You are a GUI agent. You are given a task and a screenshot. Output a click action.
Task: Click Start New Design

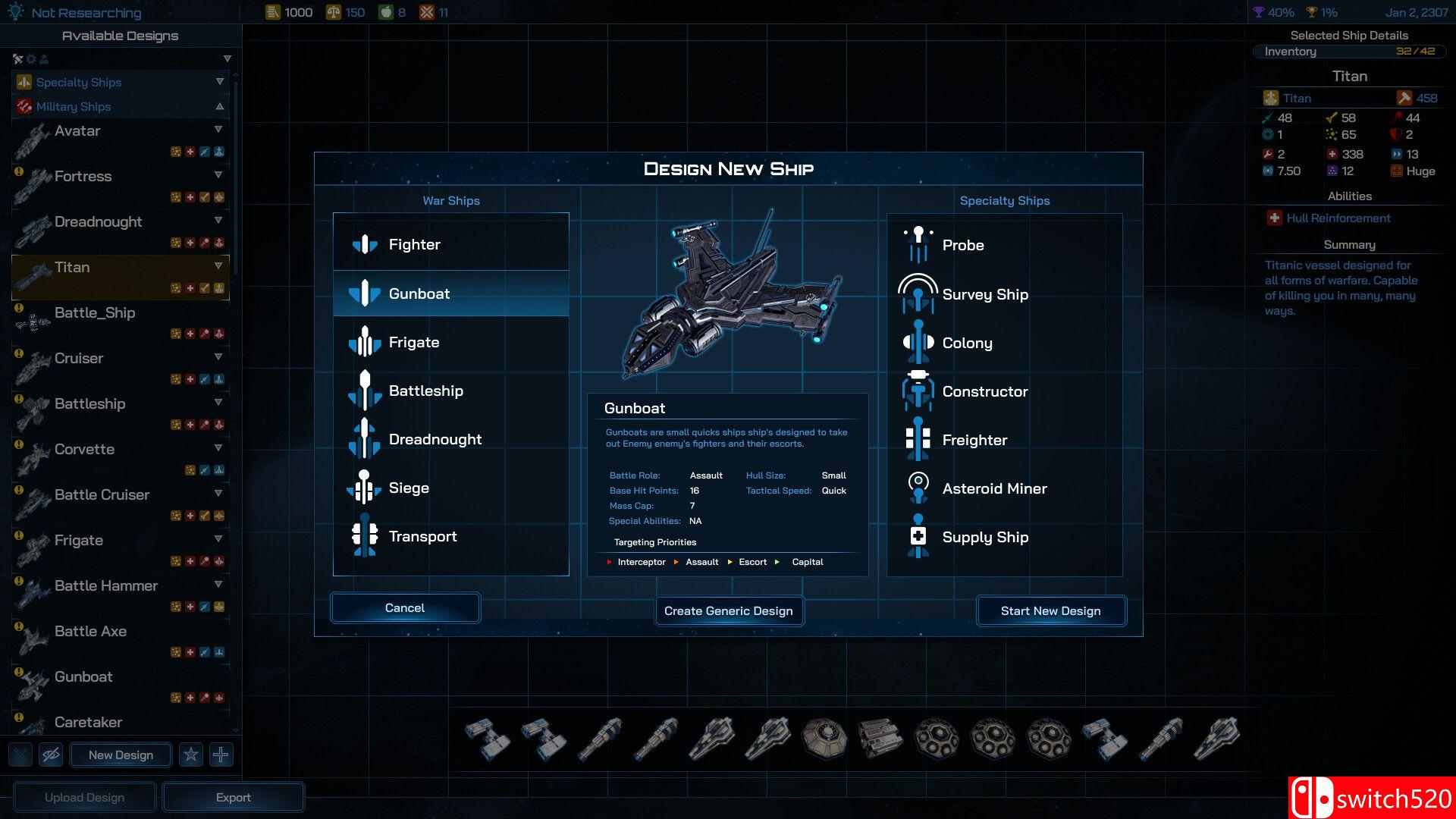tap(1050, 610)
